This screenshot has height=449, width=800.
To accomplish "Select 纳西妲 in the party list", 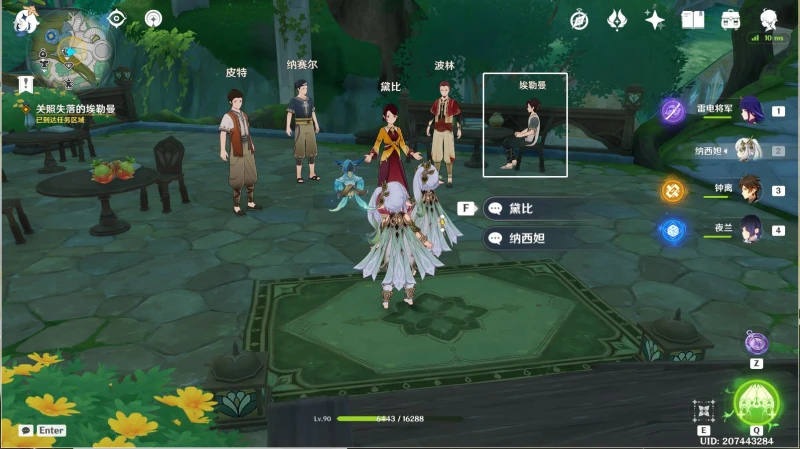I will pos(750,150).
